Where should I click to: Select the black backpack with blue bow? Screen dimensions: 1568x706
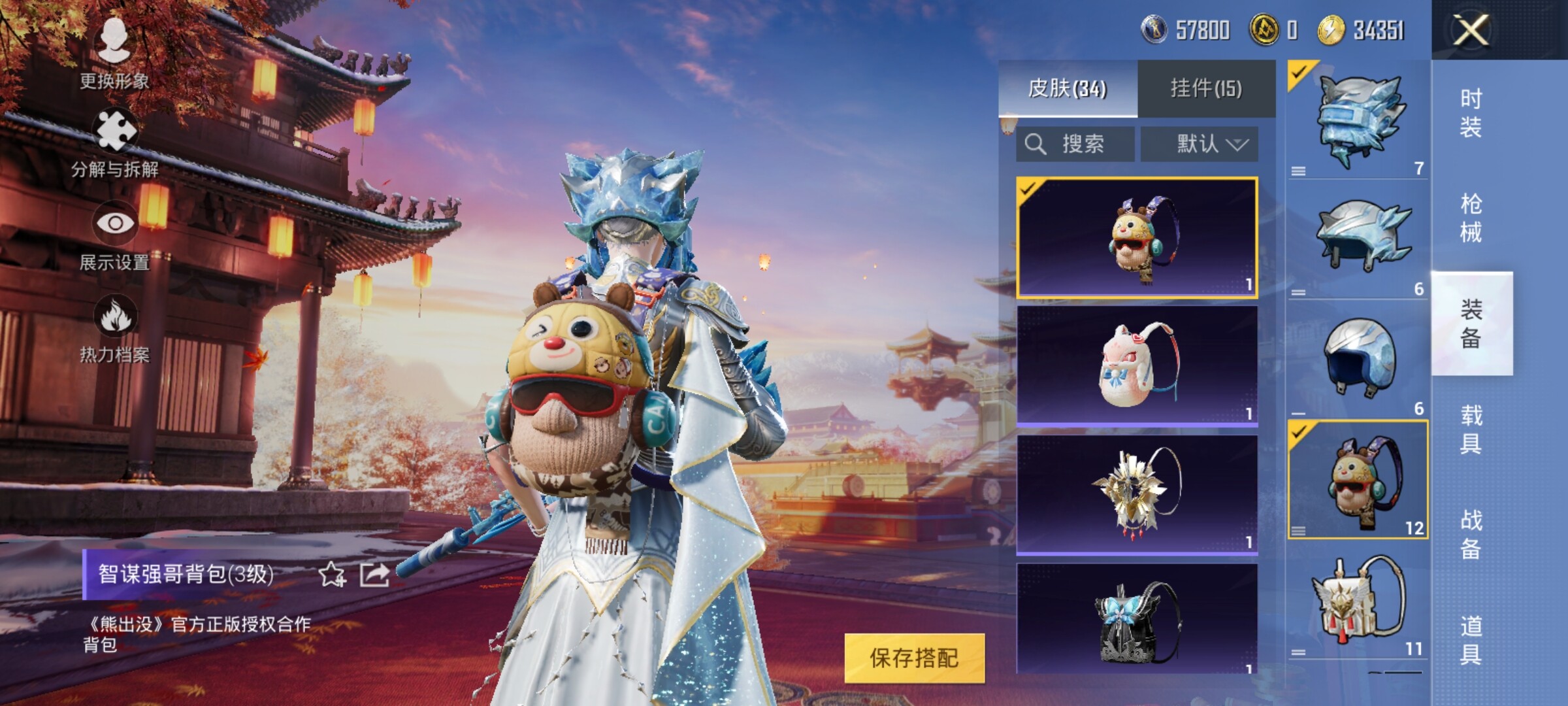click(x=1137, y=618)
